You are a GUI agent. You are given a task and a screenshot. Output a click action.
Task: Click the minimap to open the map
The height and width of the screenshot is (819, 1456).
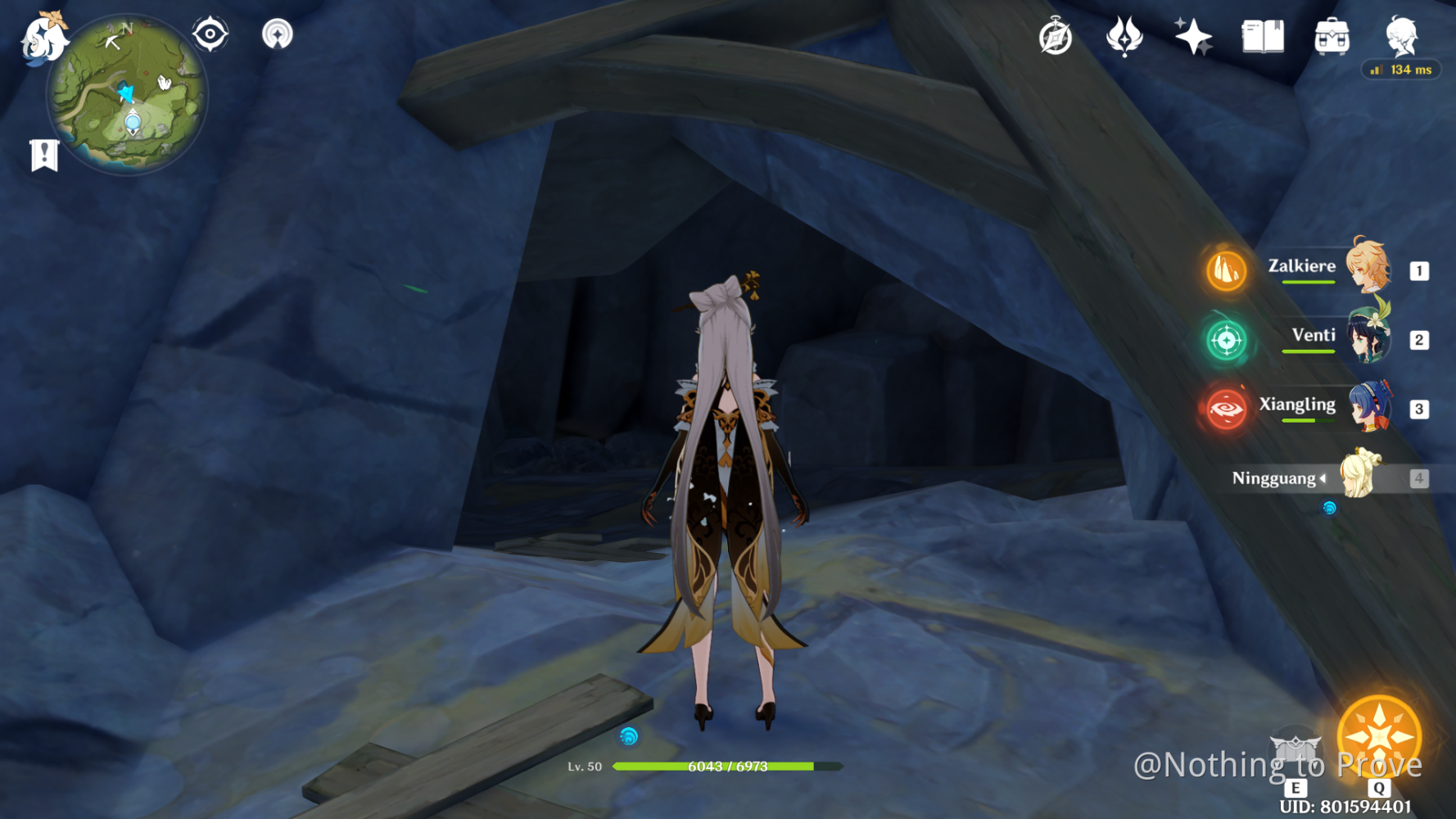[127, 94]
